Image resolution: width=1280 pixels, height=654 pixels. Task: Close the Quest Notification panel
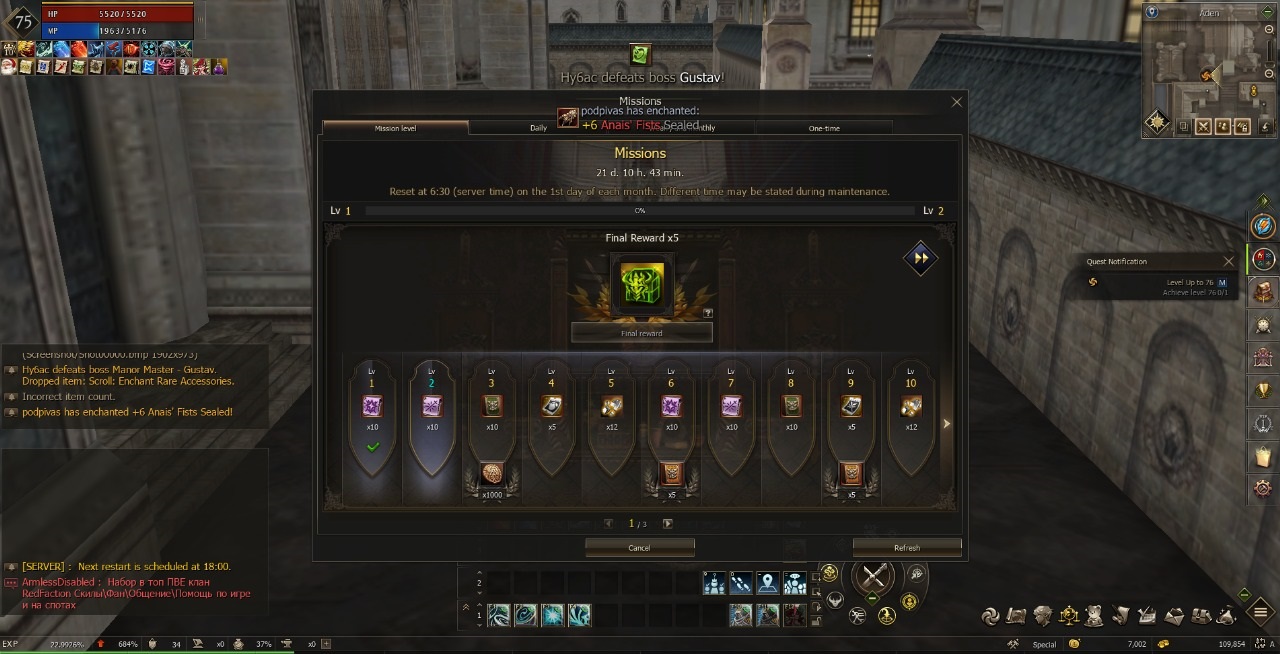(x=1229, y=262)
